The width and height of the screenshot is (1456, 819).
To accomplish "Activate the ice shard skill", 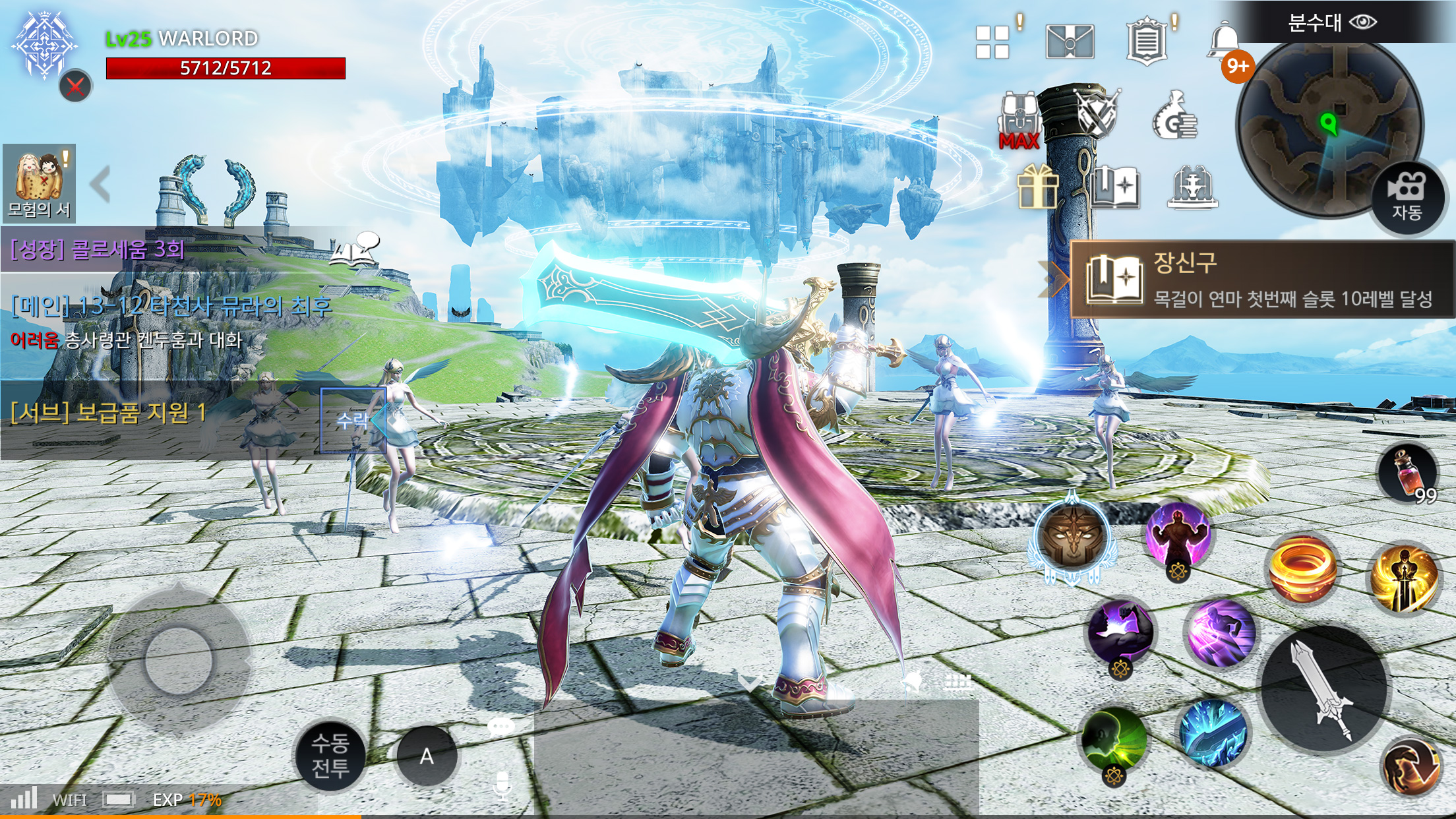I will click(1212, 733).
